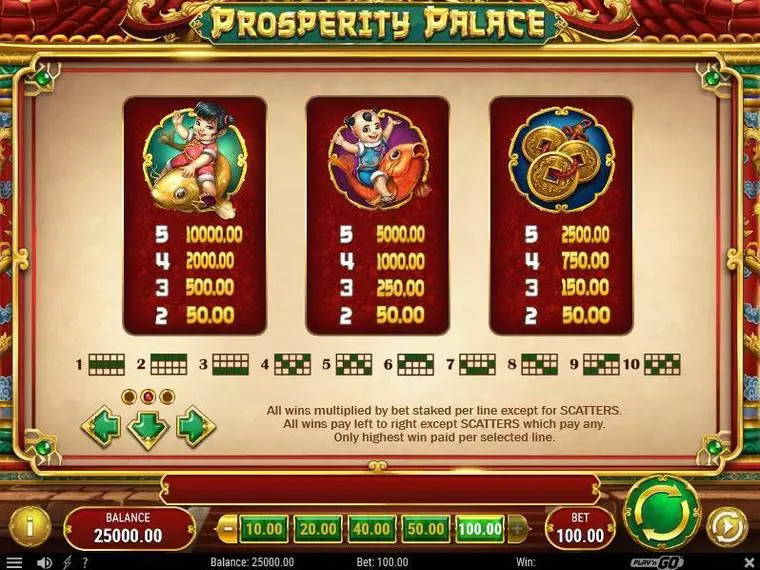This screenshot has height=570, width=760.
Task: Show the next paytable page
Action: tap(195, 427)
